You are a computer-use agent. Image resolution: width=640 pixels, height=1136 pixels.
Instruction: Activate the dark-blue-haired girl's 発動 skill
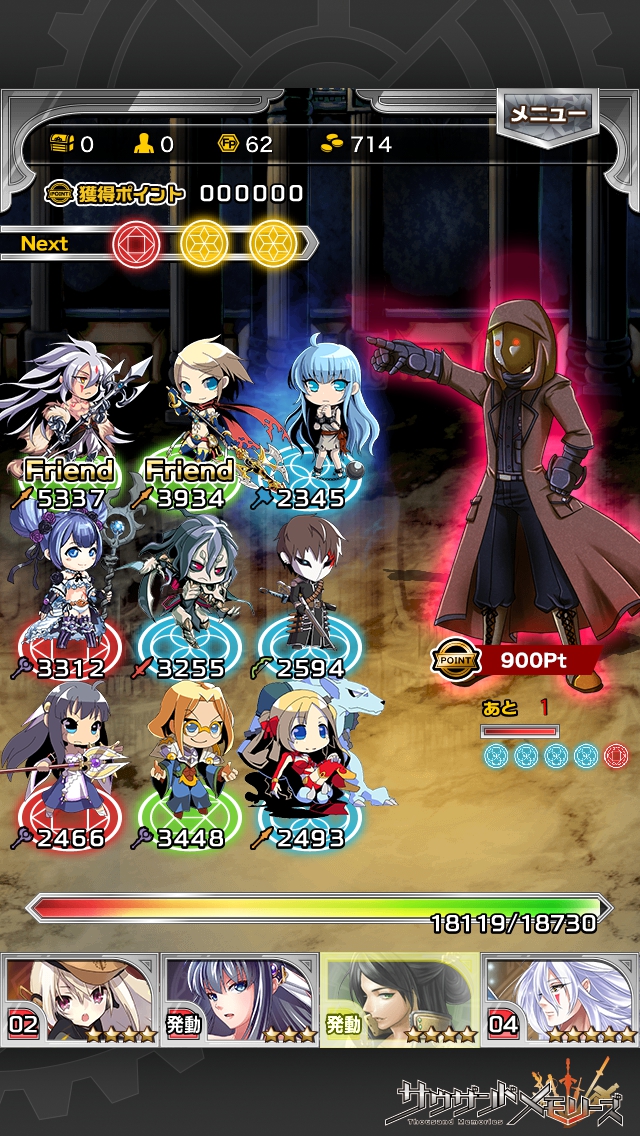(x=240, y=998)
